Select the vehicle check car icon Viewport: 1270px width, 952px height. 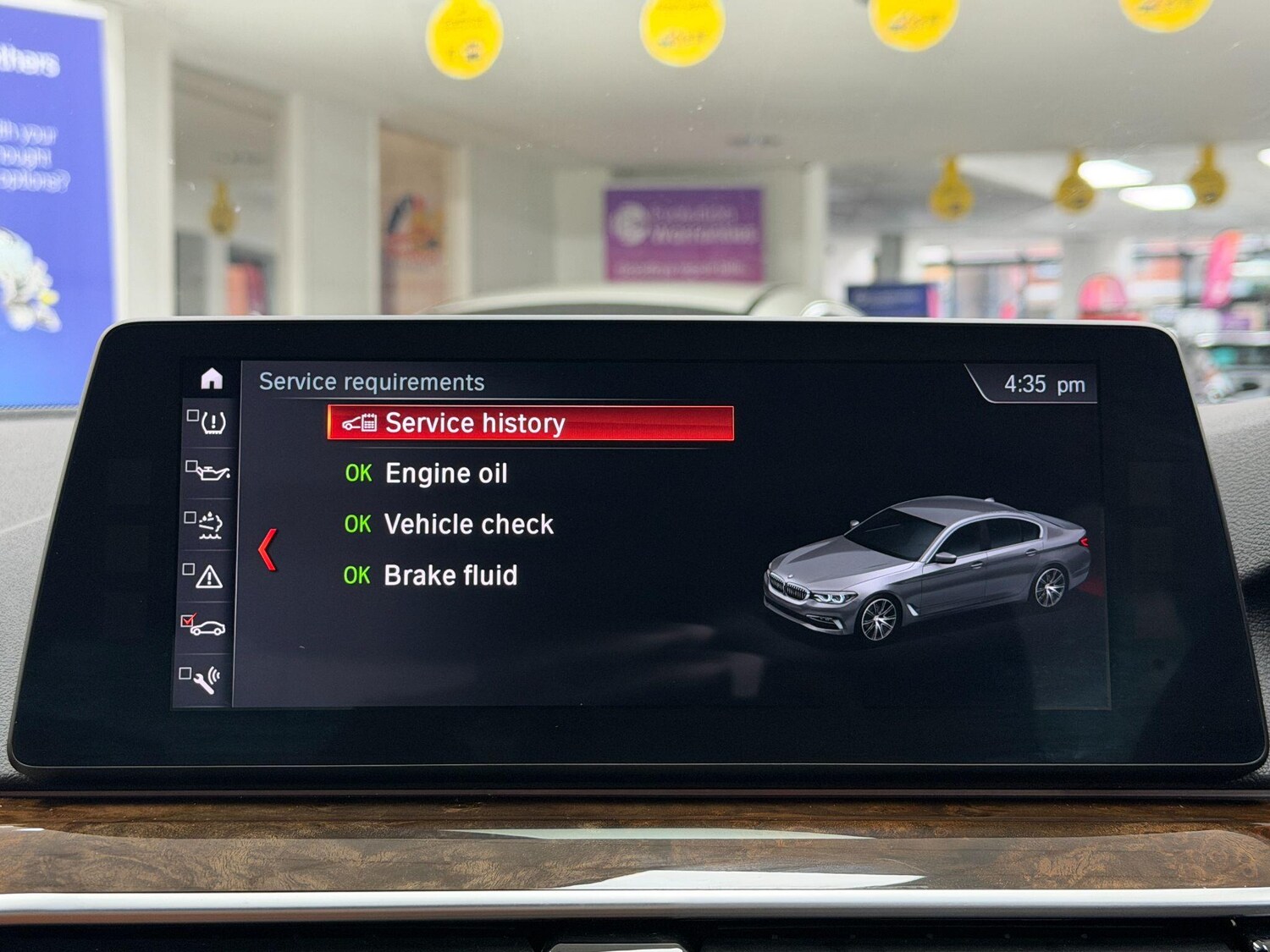[x=211, y=628]
